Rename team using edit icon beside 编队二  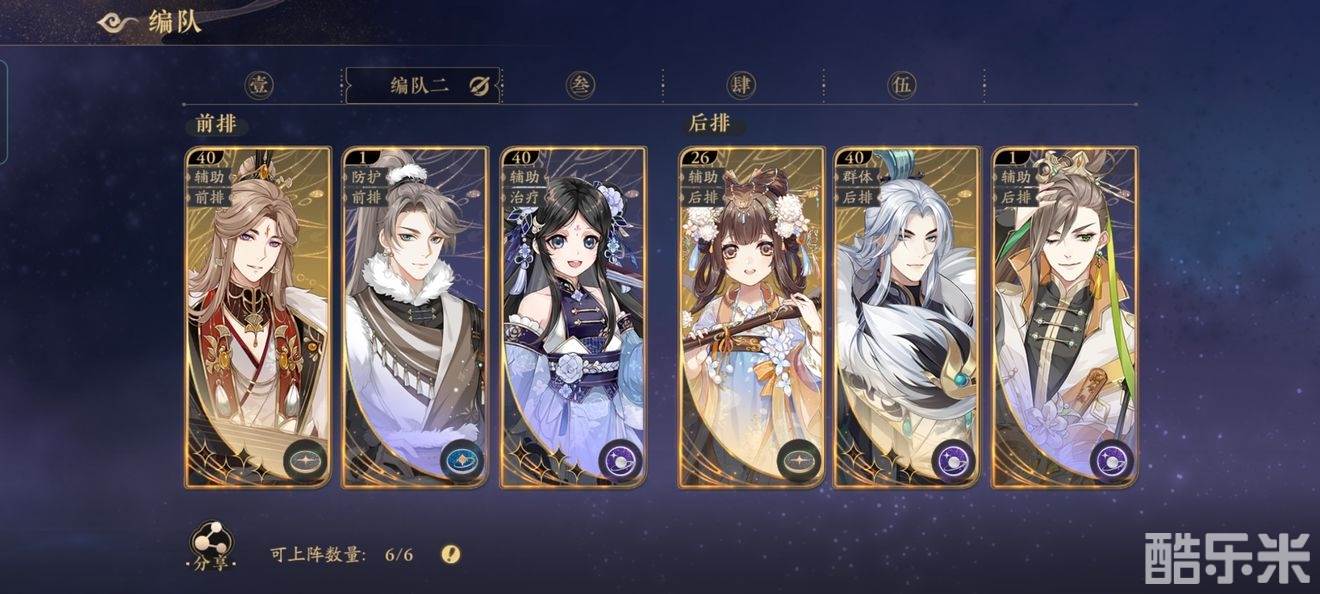point(478,86)
